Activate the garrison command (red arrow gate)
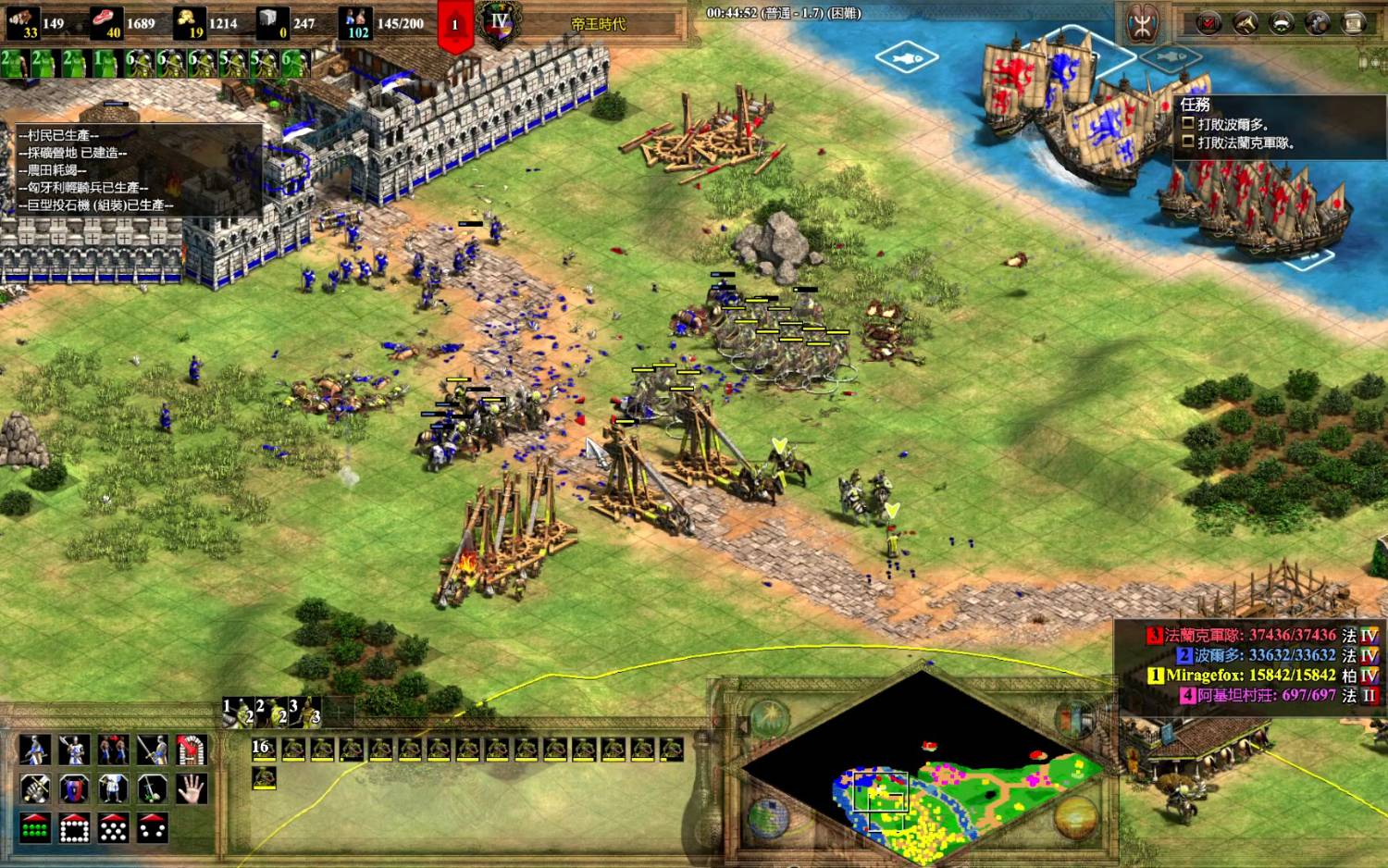This screenshot has width=1388, height=868. pos(192,750)
